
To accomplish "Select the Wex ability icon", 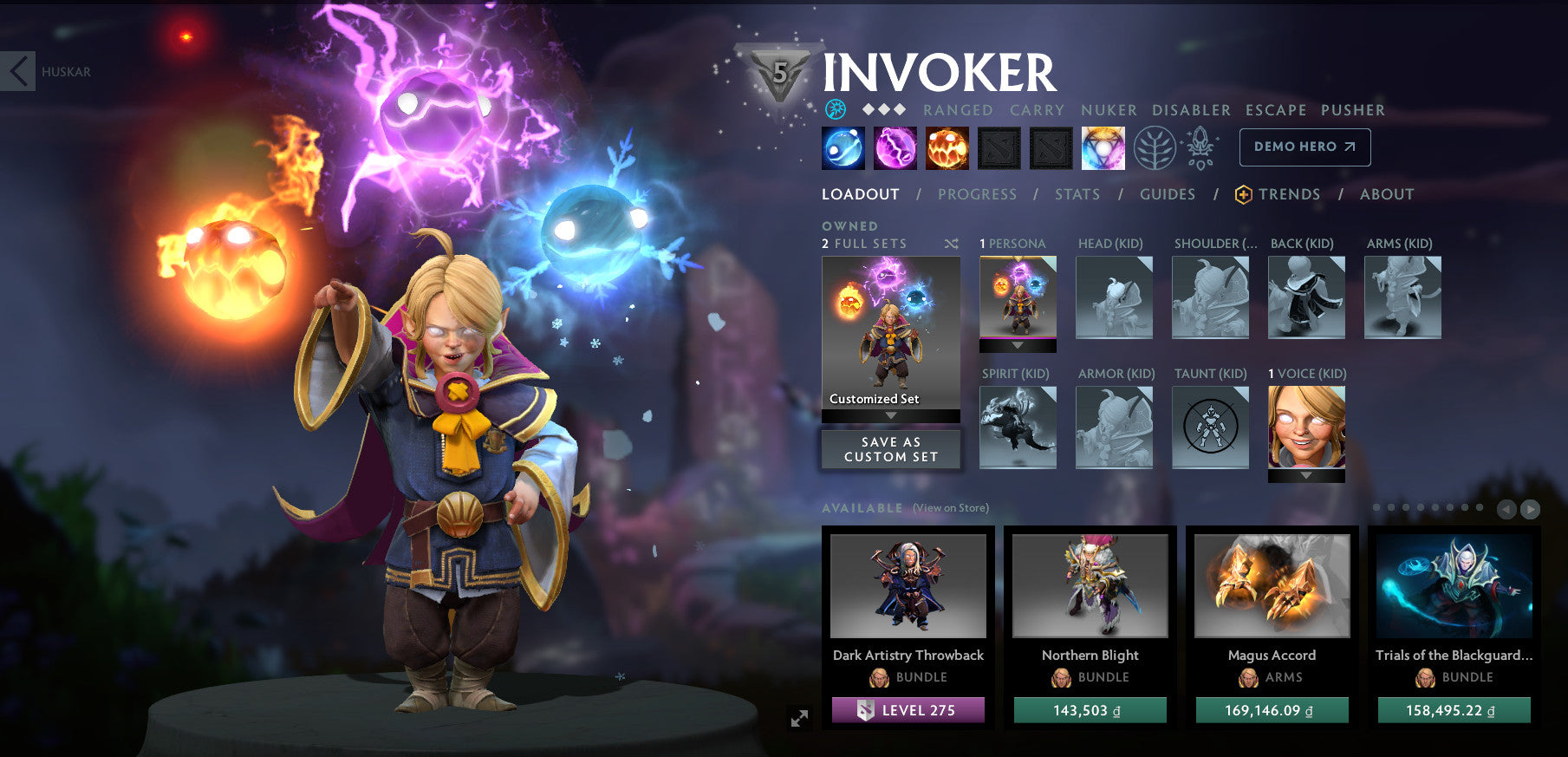I will (895, 147).
